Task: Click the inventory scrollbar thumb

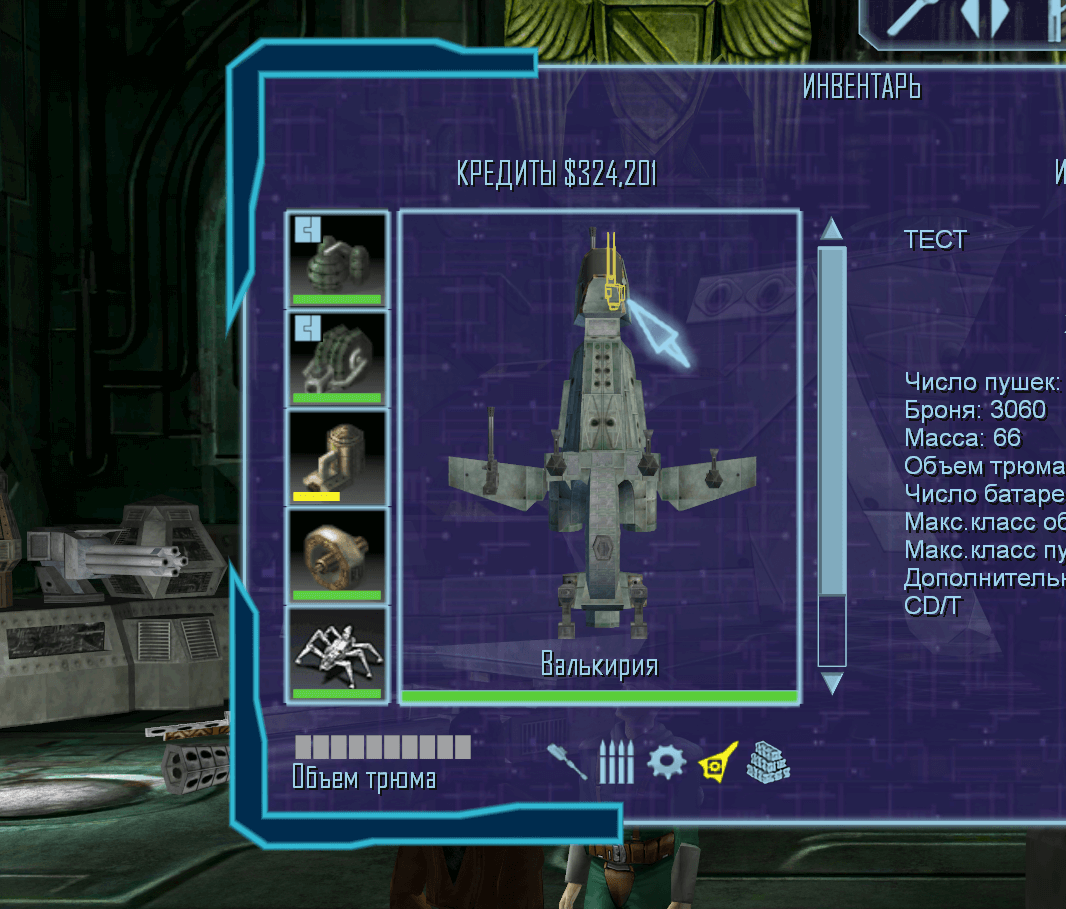Action: pos(831,420)
